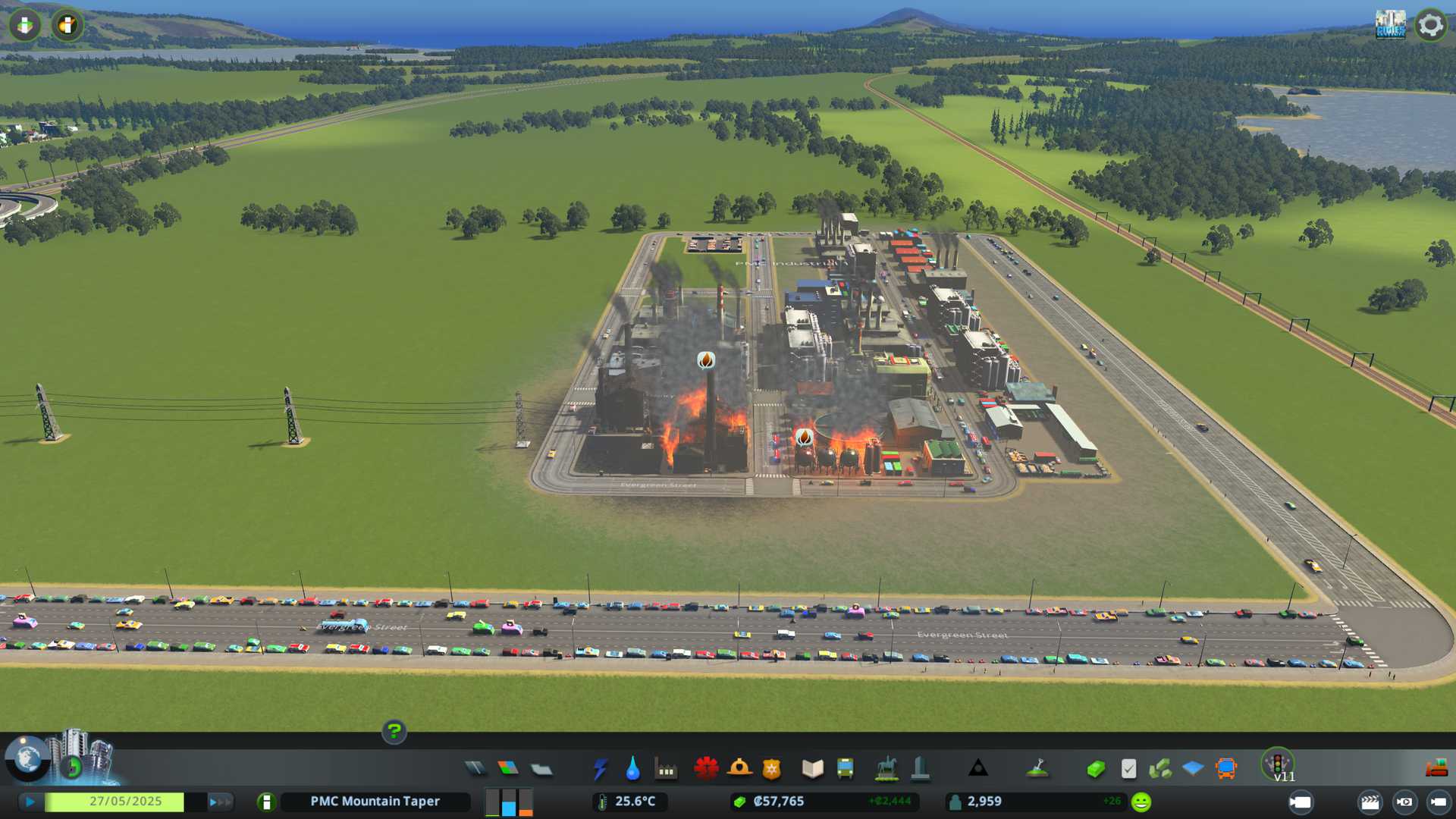Click the green smiley happiness icon

1141,802
